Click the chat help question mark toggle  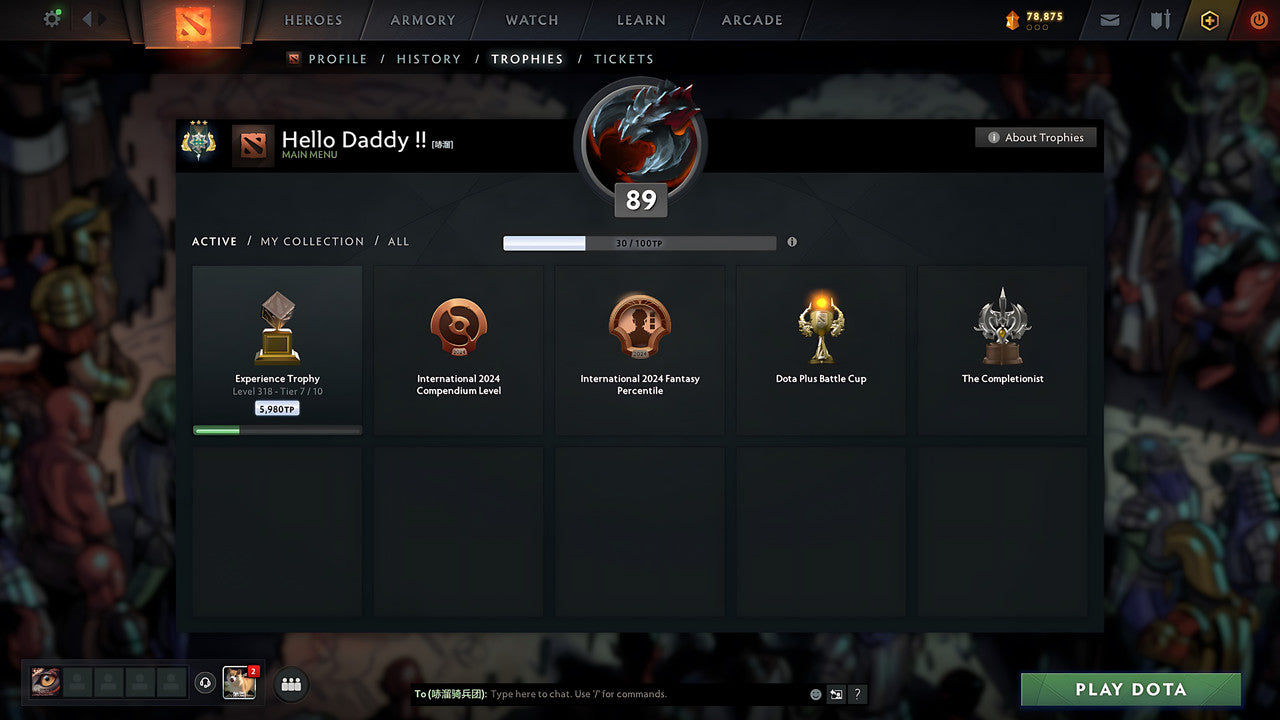(x=857, y=694)
